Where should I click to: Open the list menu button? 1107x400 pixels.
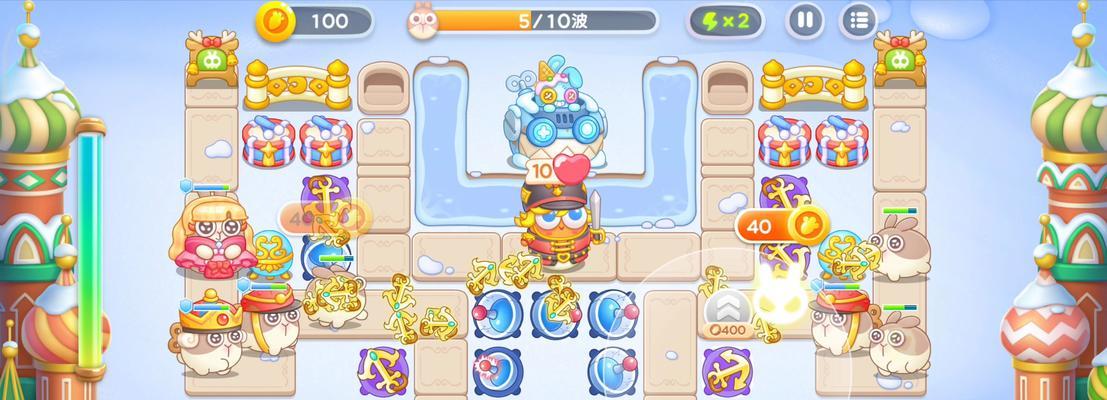point(857,20)
